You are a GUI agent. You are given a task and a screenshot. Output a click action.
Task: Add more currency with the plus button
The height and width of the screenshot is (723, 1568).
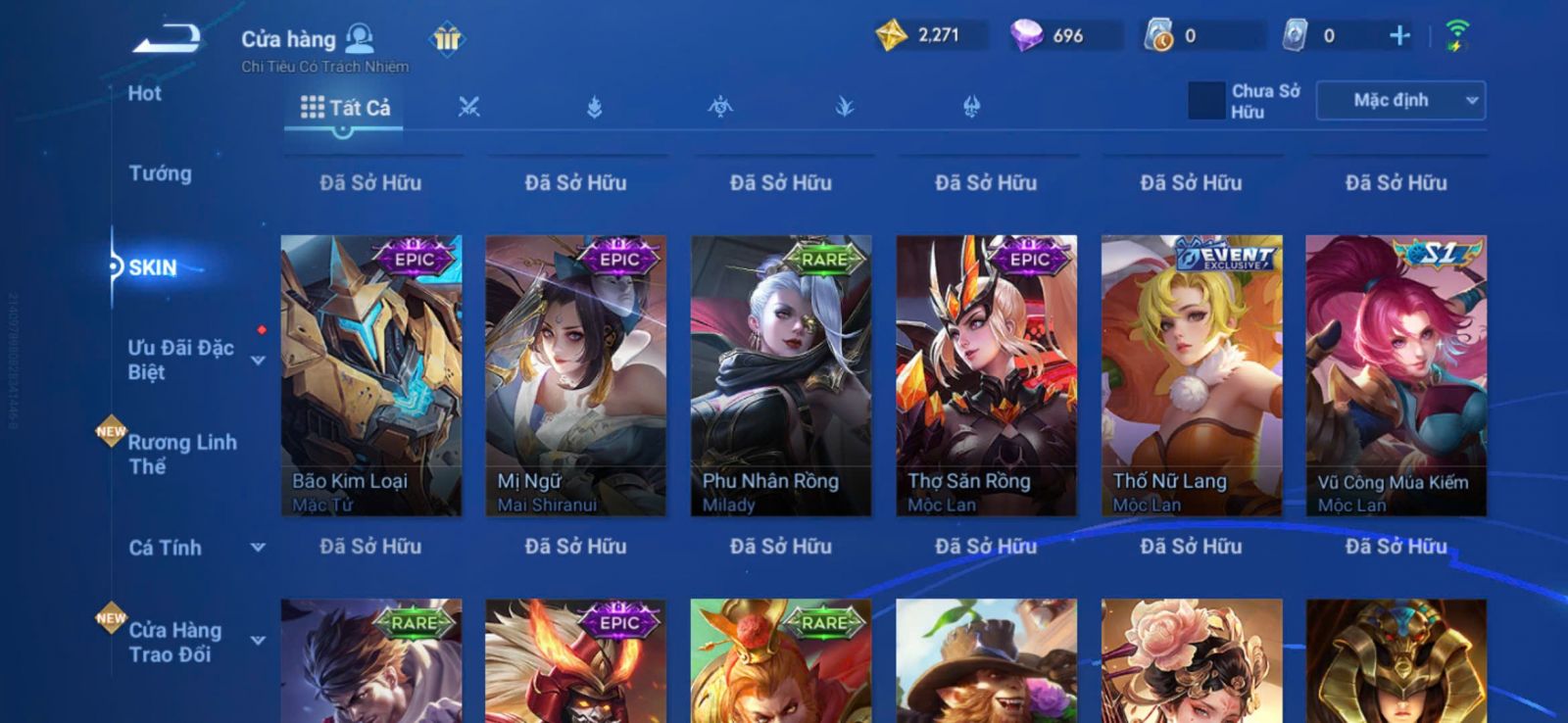[1399, 36]
